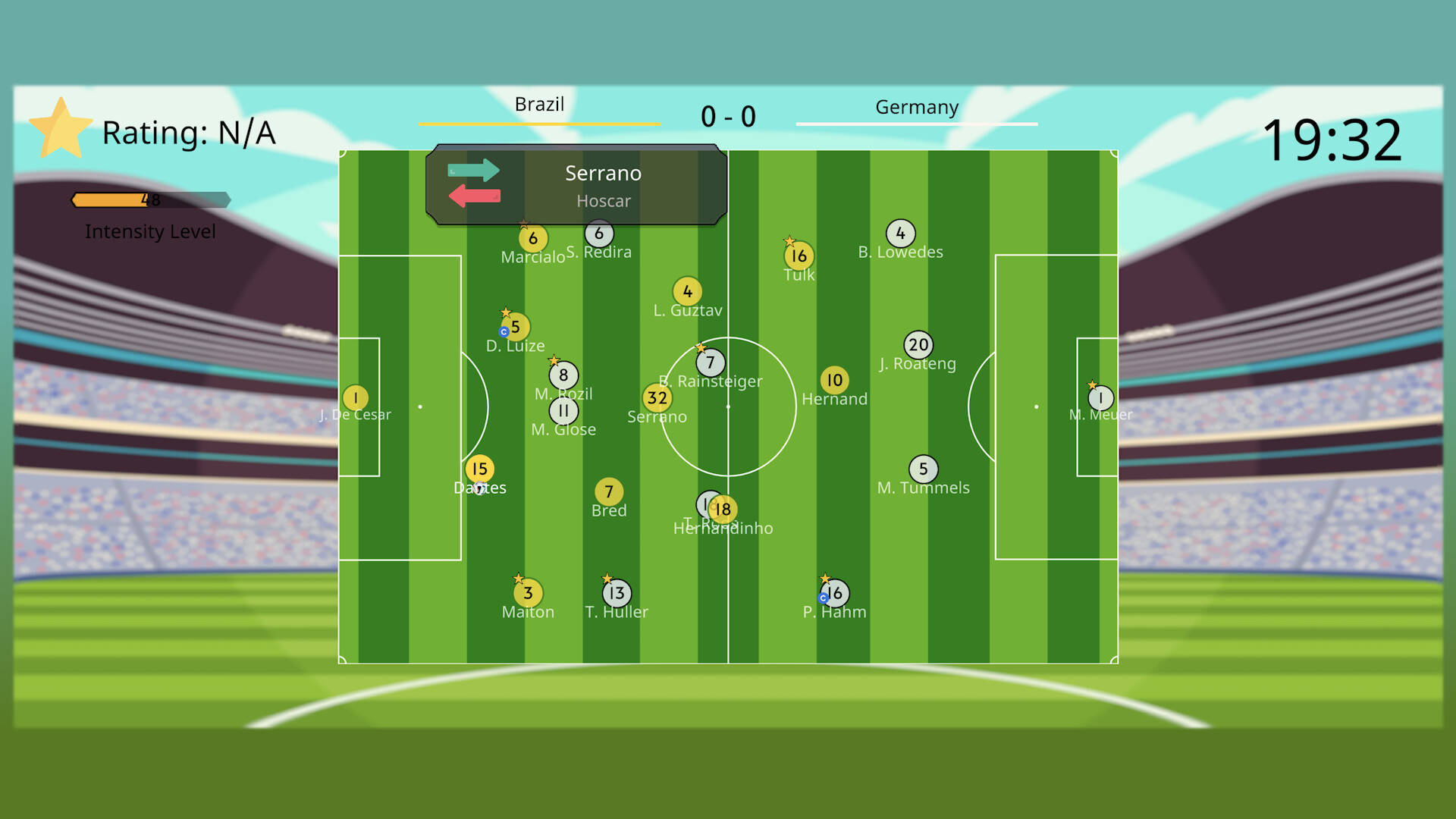Click the 0 - 0 scoreline
The image size is (1456, 819).
pos(728,116)
